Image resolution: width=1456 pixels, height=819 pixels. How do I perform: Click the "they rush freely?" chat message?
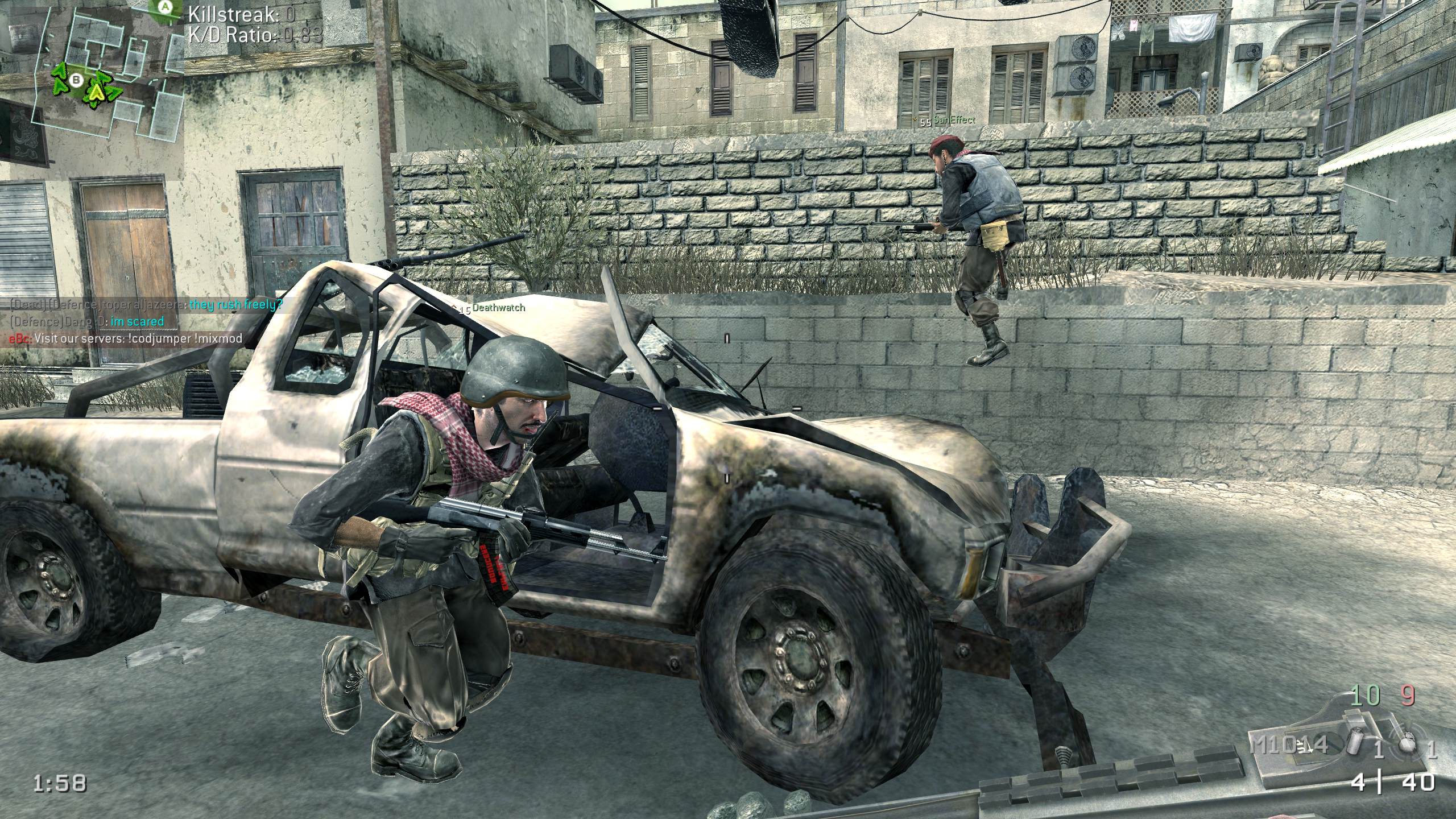[x=235, y=305]
